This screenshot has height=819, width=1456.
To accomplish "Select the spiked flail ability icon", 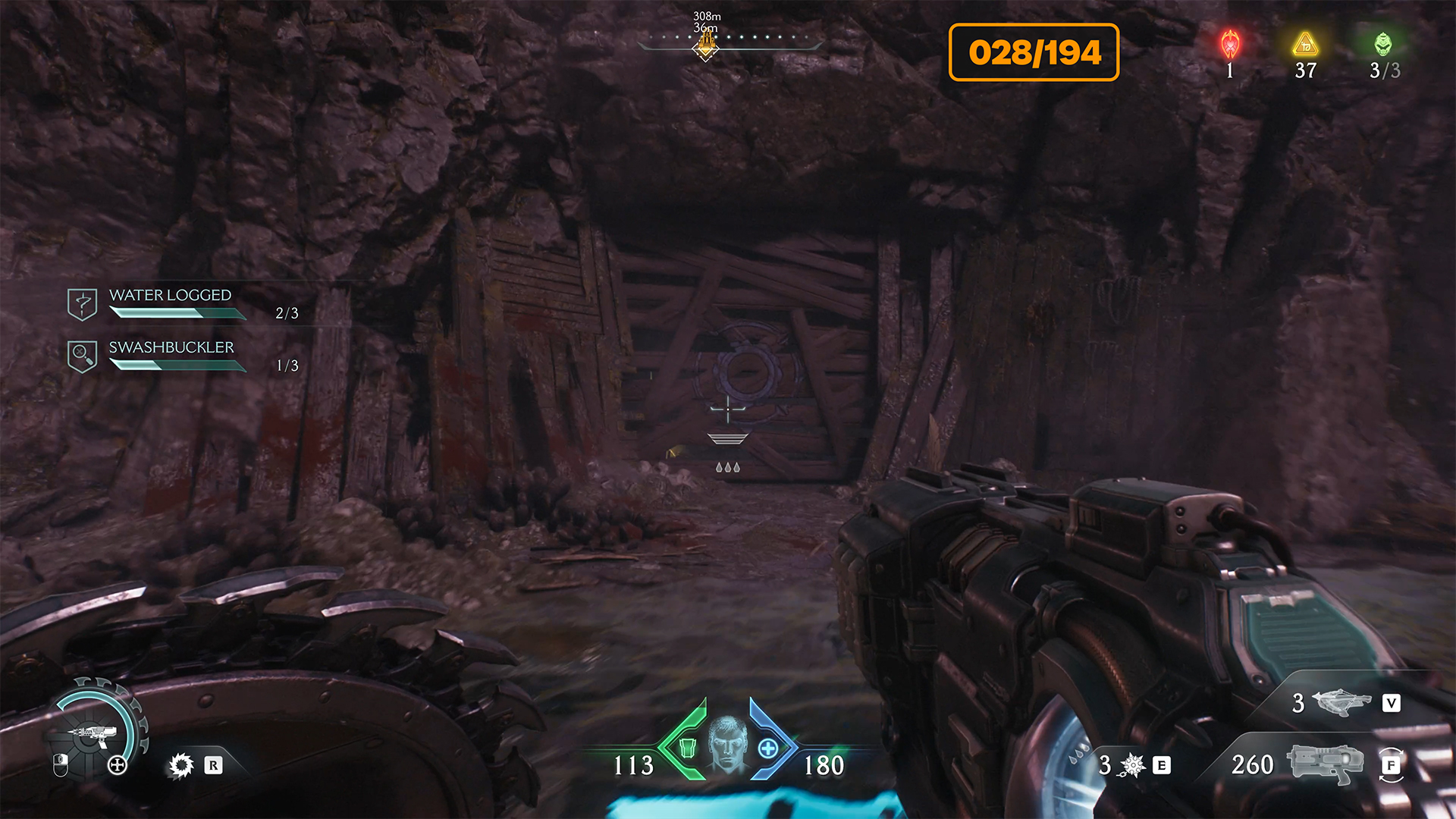I will tap(1131, 765).
